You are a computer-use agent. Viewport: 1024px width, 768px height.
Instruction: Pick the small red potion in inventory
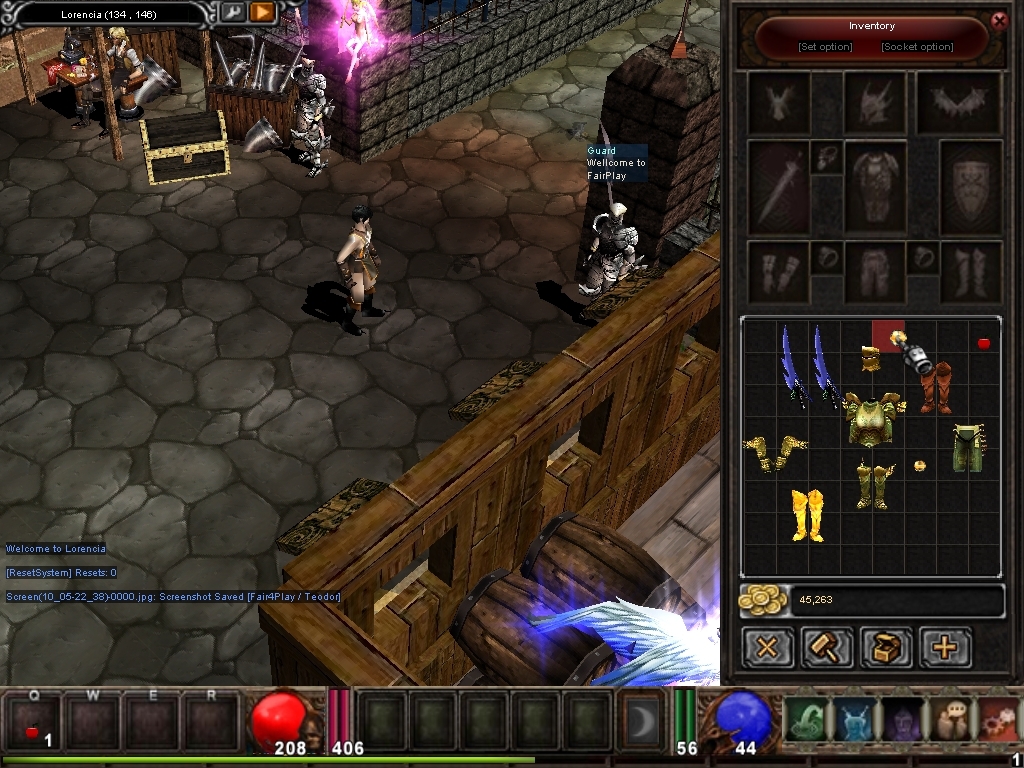coord(983,344)
